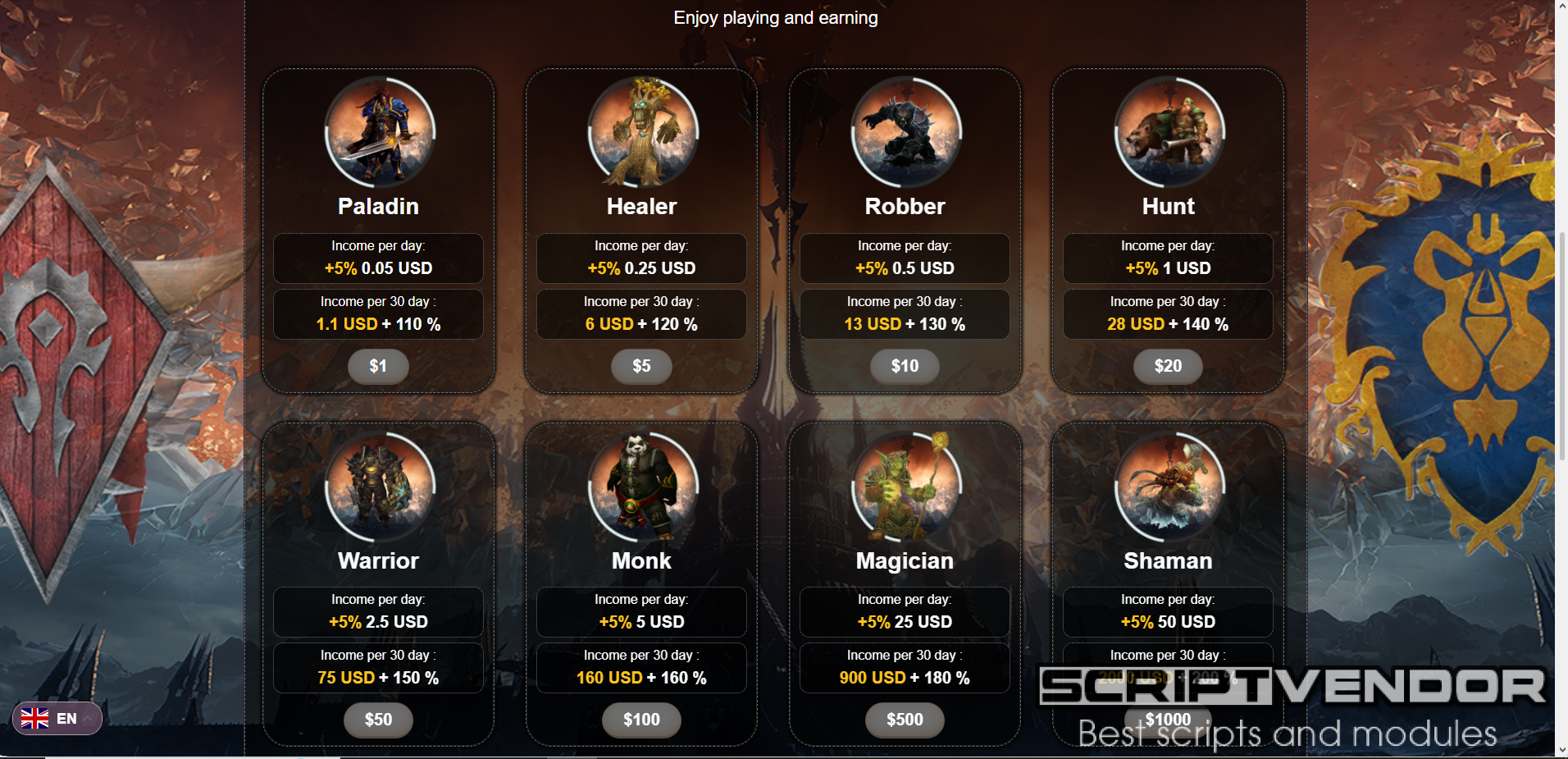
Task: Purchase the Magician for $500
Action: (x=905, y=720)
